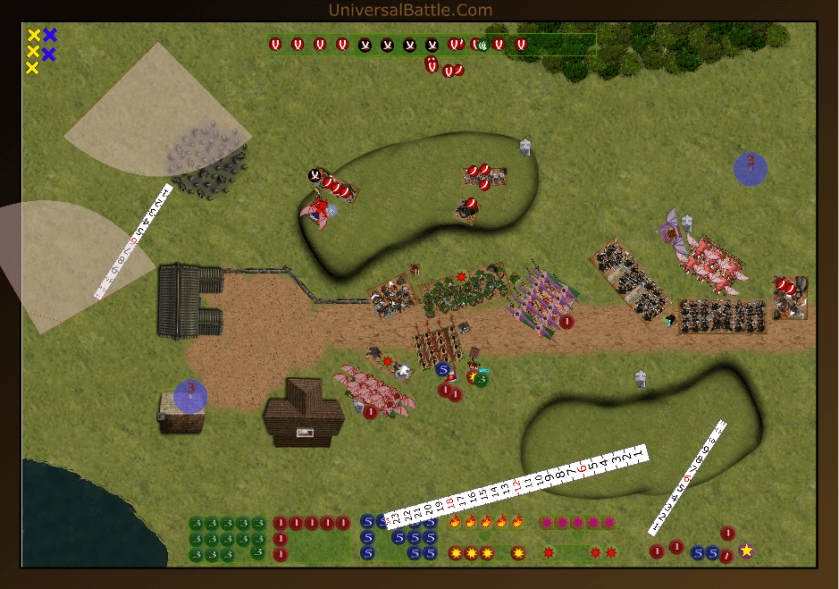
Task: Select the blue objective marker beside the stone hut
Action: 190,396
